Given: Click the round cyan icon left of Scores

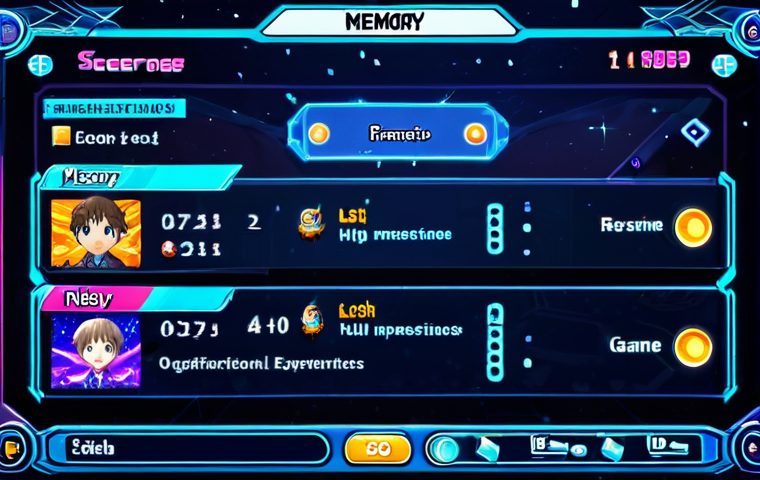Looking at the screenshot, I should pos(40,65).
